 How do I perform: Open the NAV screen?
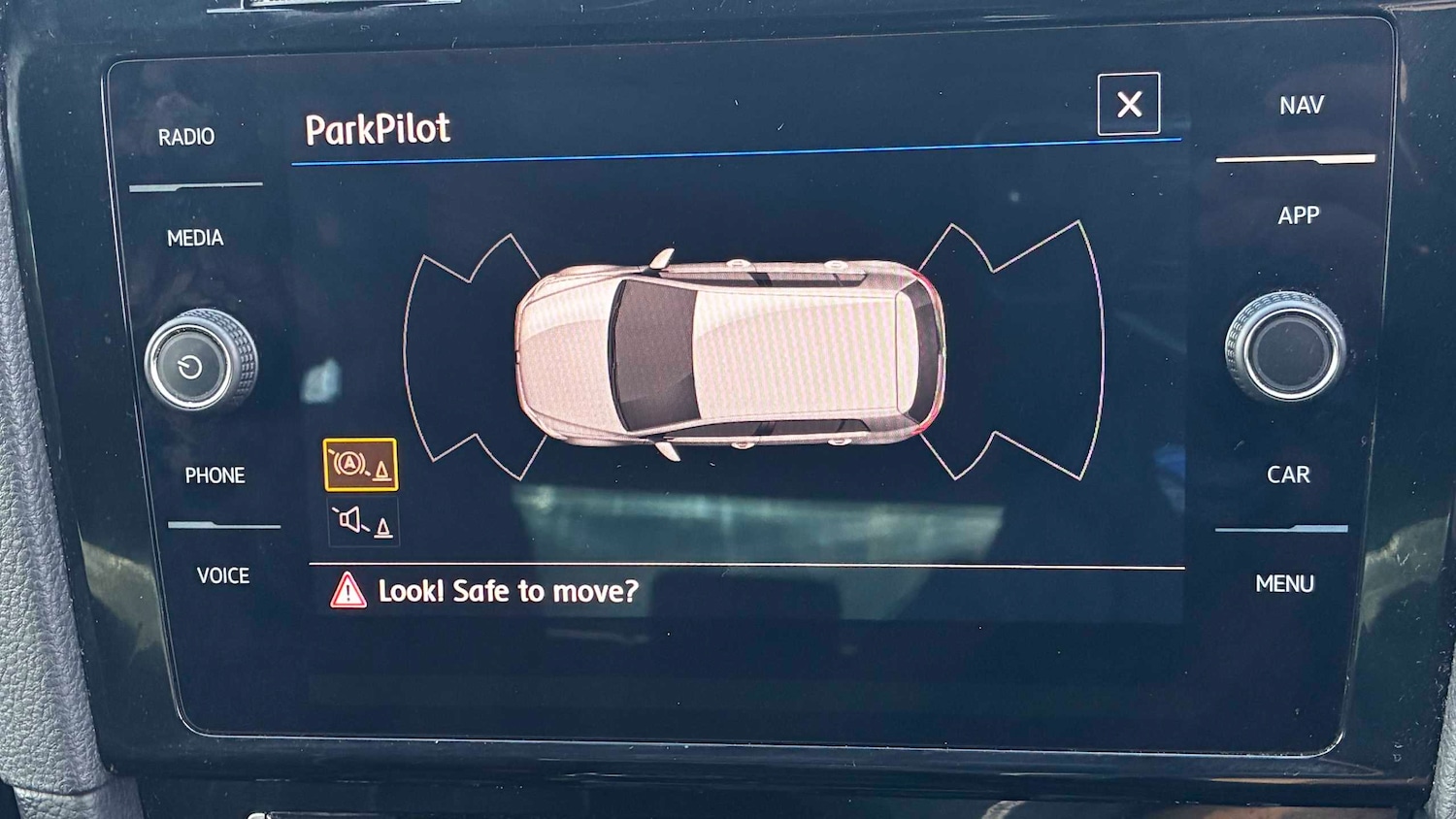(1305, 104)
